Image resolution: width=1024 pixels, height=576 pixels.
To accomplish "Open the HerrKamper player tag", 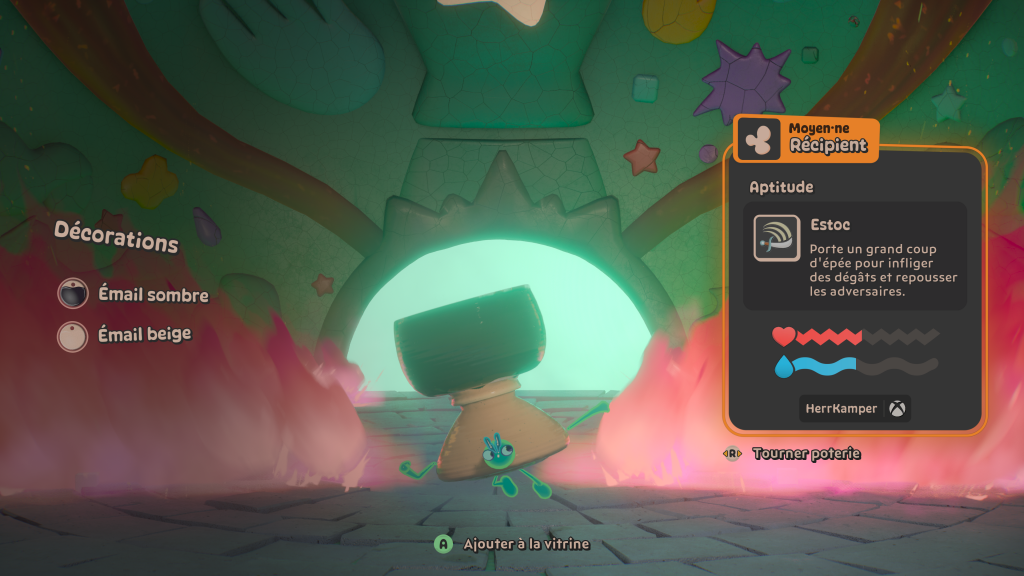I will 855,408.
